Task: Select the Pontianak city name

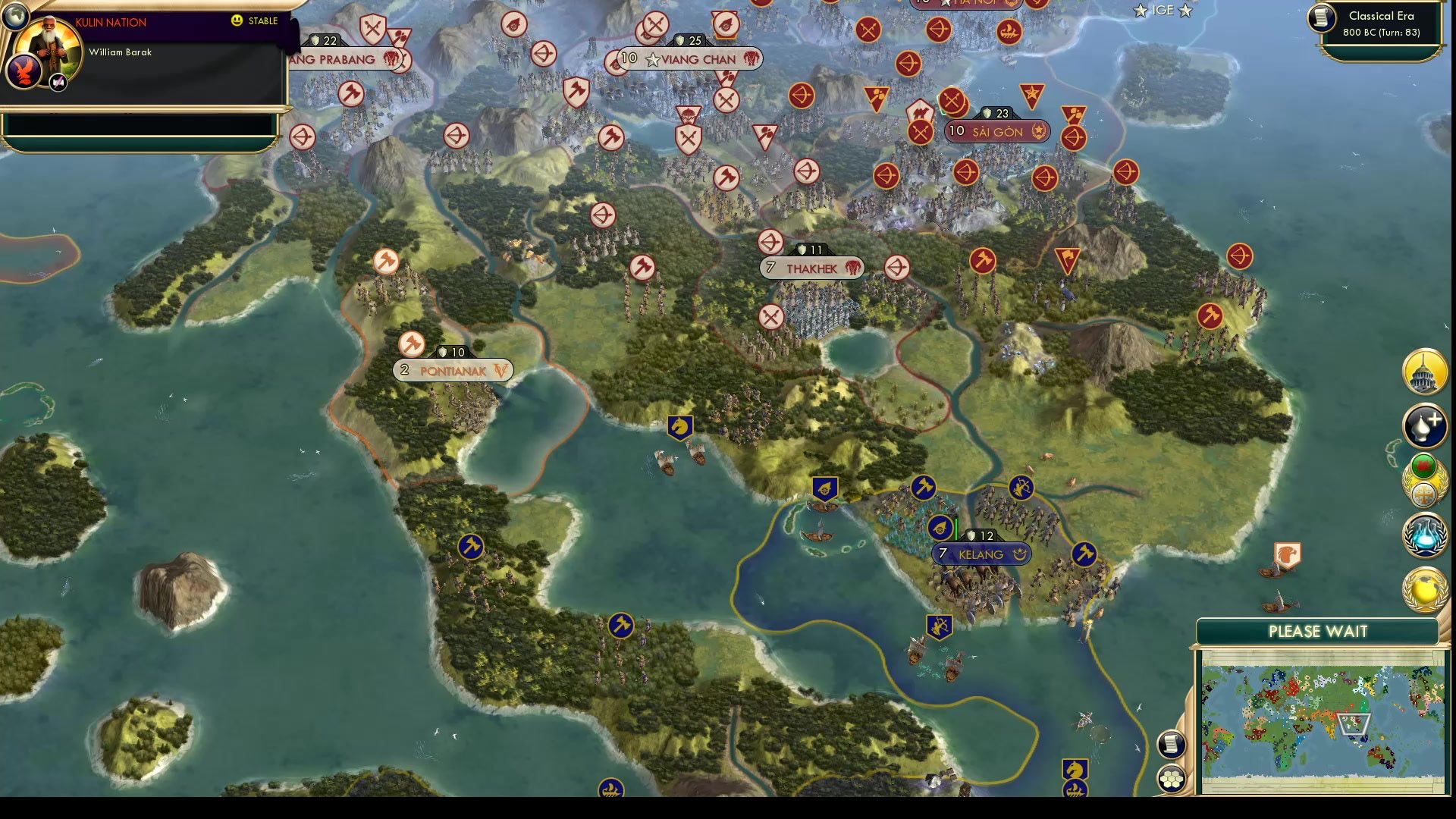Action: click(x=452, y=371)
